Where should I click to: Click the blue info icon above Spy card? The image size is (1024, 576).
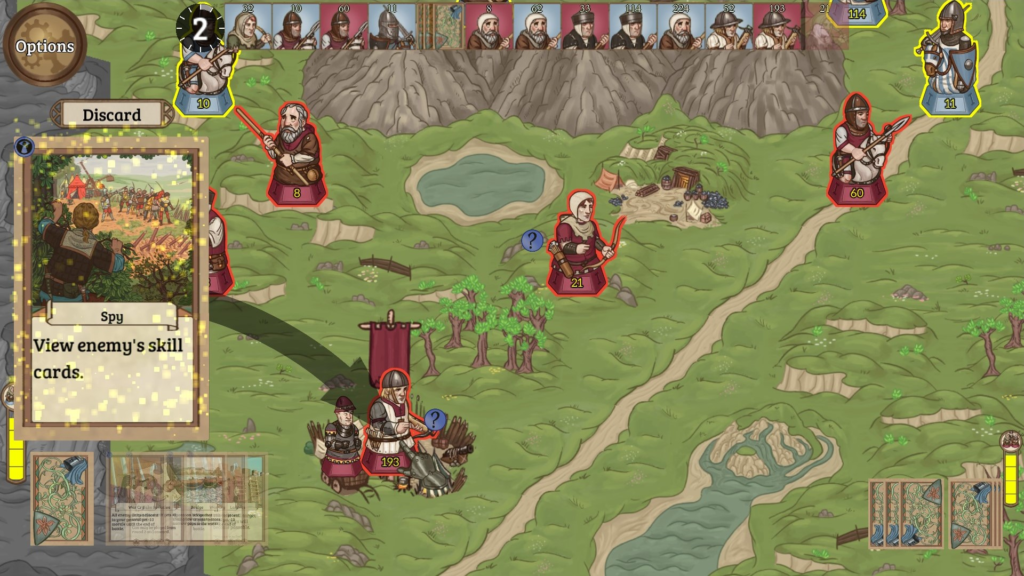click(x=25, y=147)
